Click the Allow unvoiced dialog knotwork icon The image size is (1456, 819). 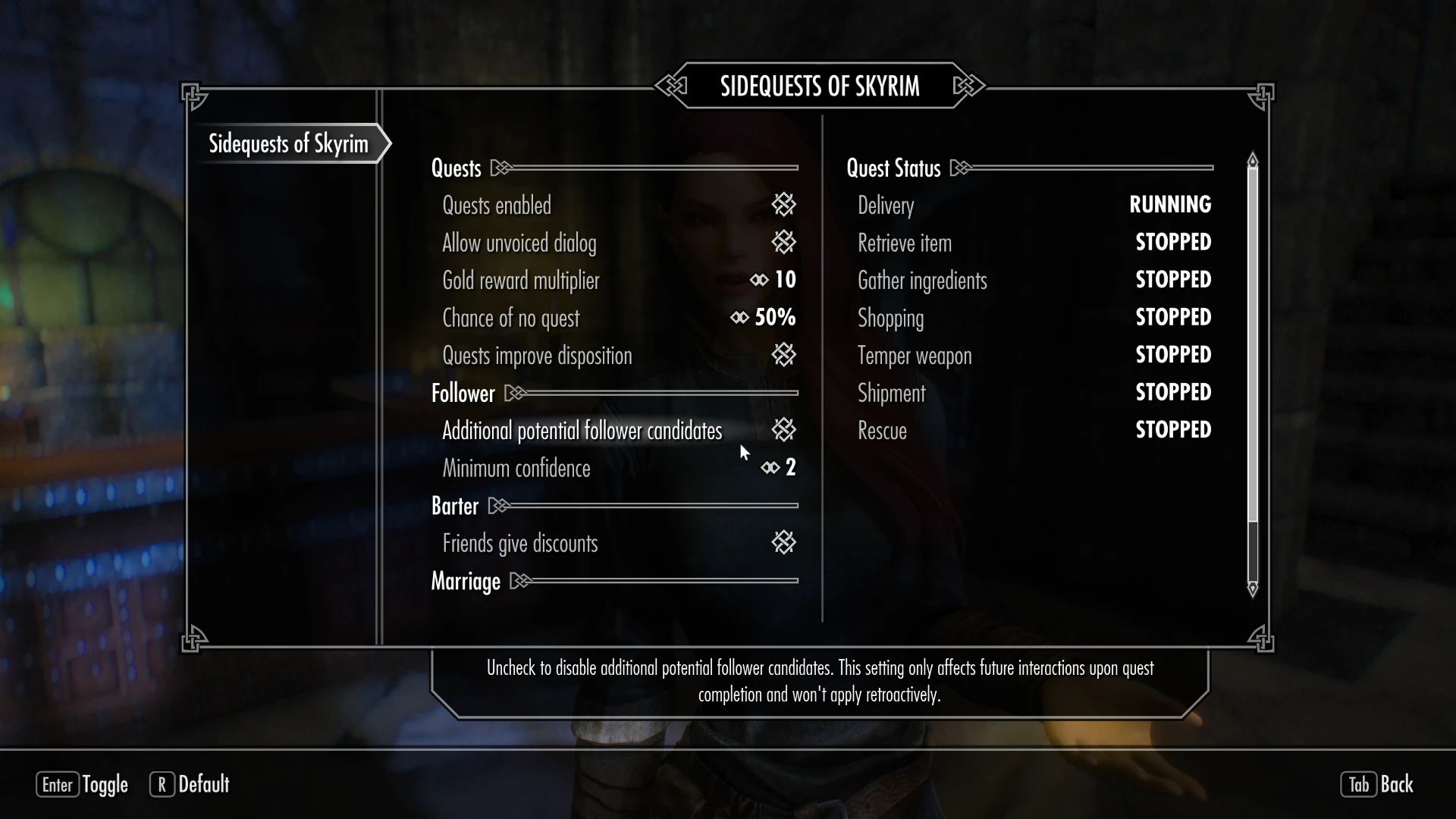(784, 242)
